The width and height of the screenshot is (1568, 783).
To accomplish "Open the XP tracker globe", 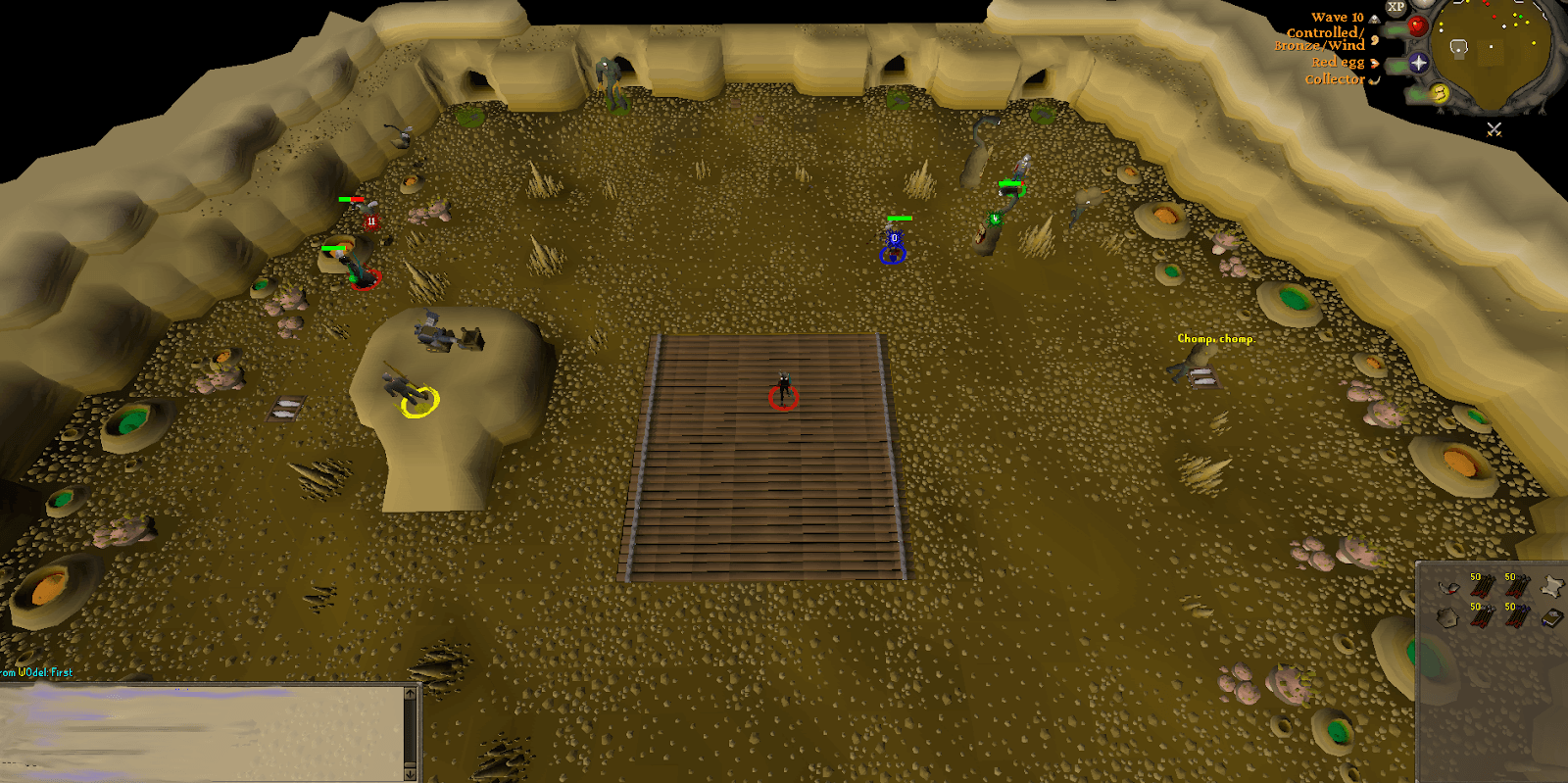I will [1396, 8].
